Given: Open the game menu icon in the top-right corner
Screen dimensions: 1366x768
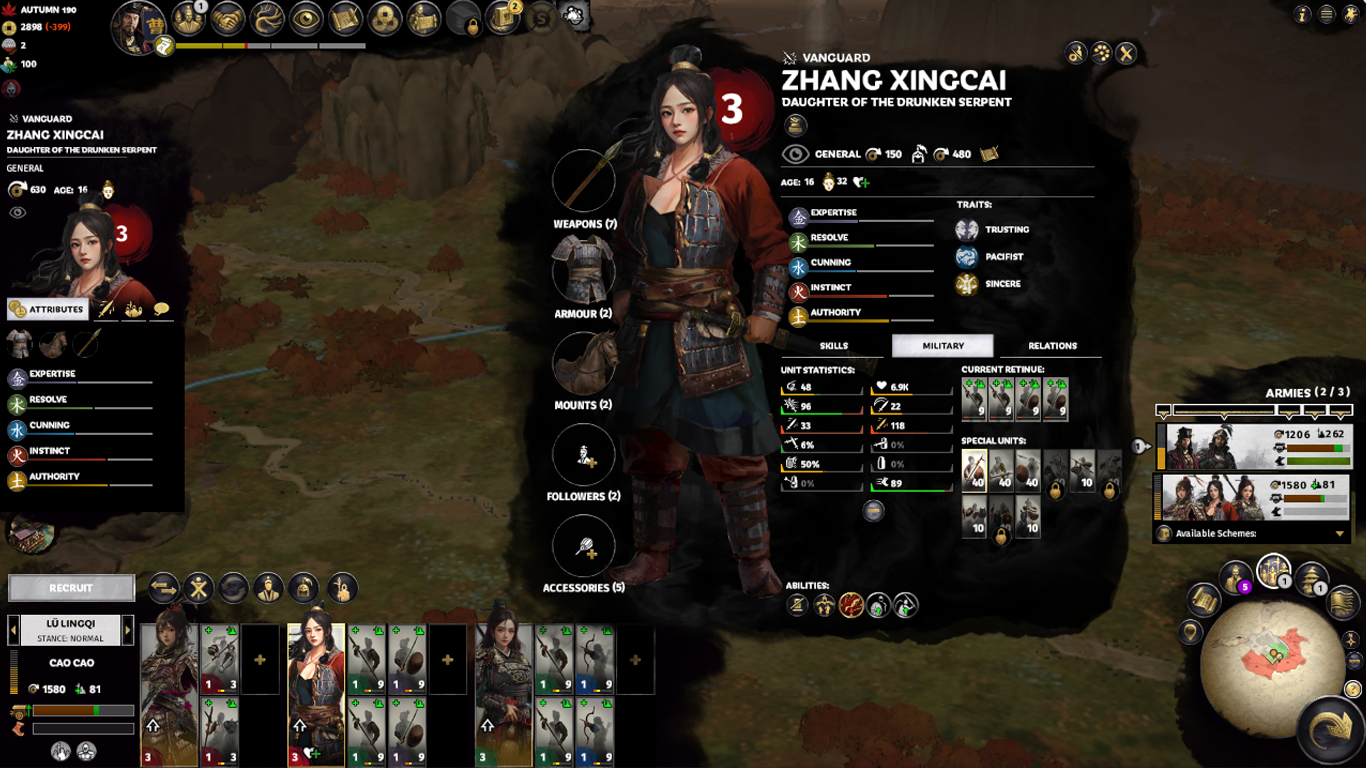Looking at the screenshot, I should pyautogui.click(x=1326, y=15).
